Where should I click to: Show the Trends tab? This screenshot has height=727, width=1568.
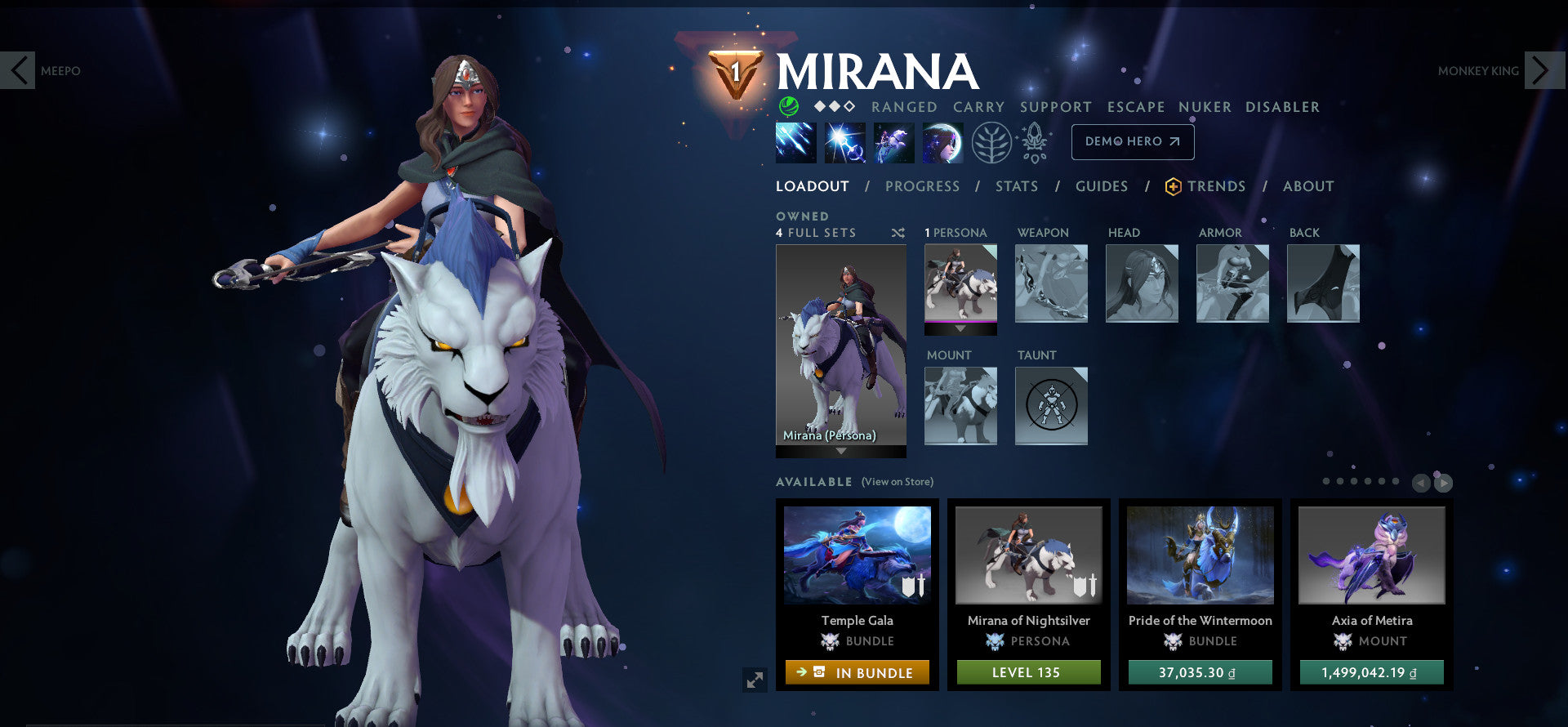point(1215,186)
